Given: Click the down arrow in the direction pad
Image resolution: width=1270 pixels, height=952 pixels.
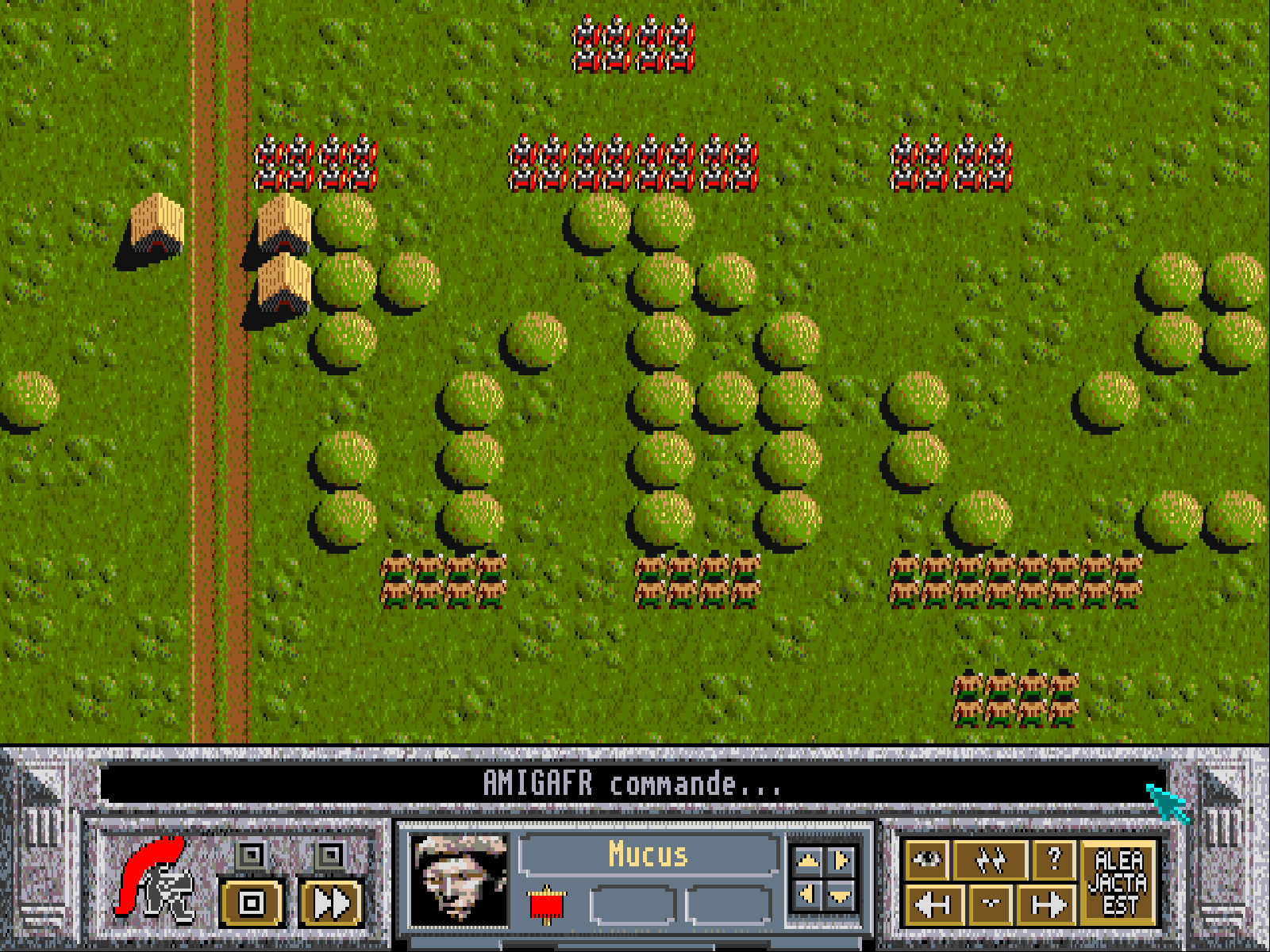Looking at the screenshot, I should pyautogui.click(x=841, y=896).
